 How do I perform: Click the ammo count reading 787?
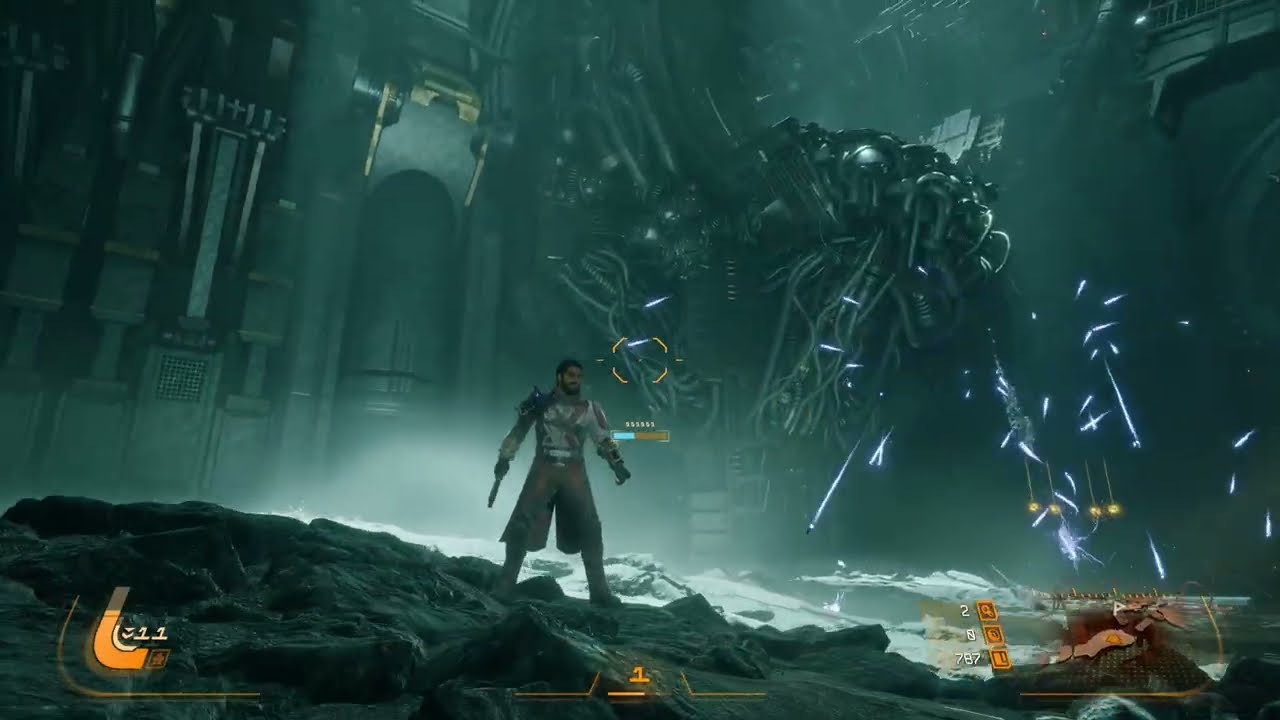(x=968, y=660)
